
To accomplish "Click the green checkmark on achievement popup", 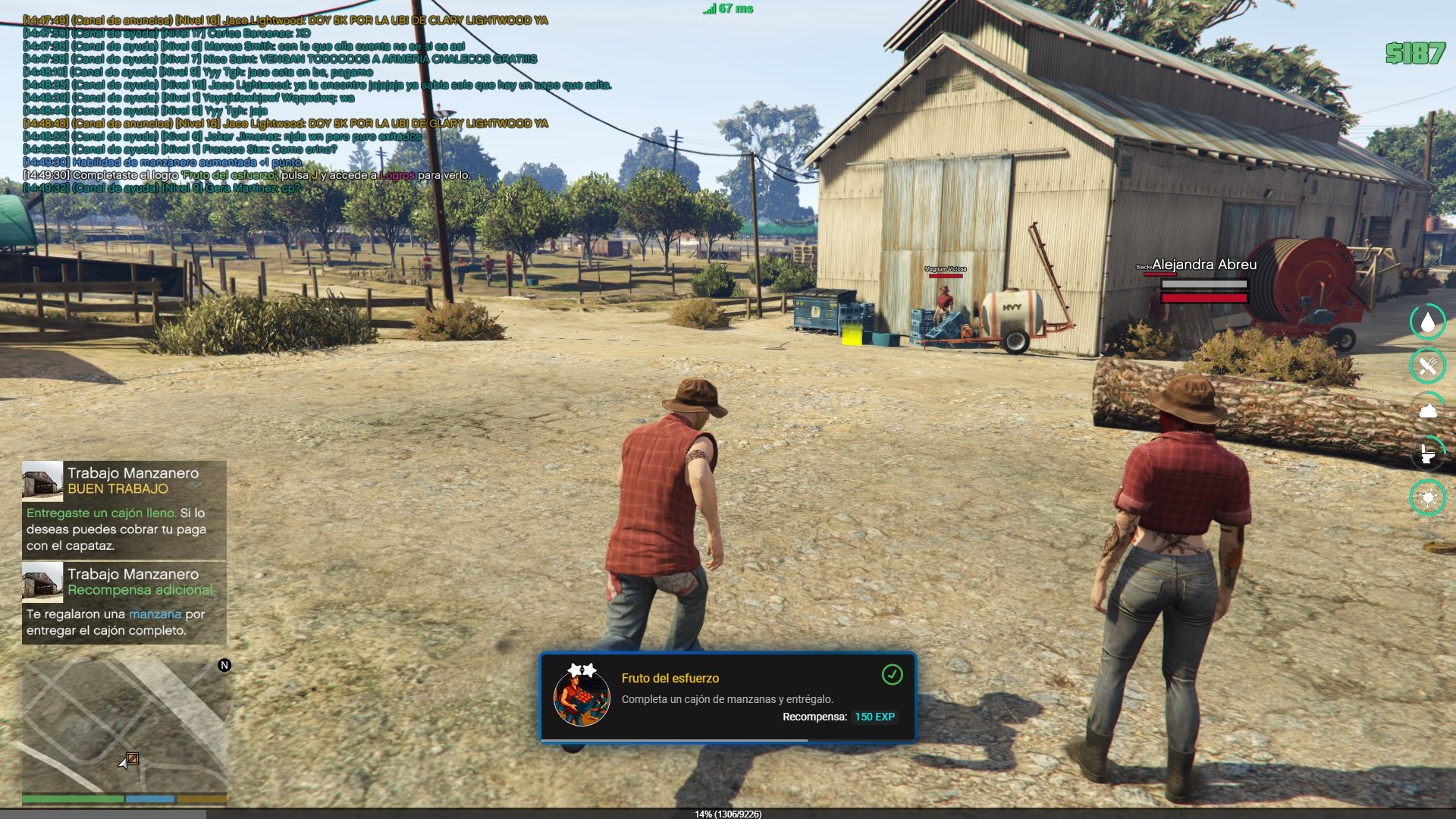I will [892, 674].
